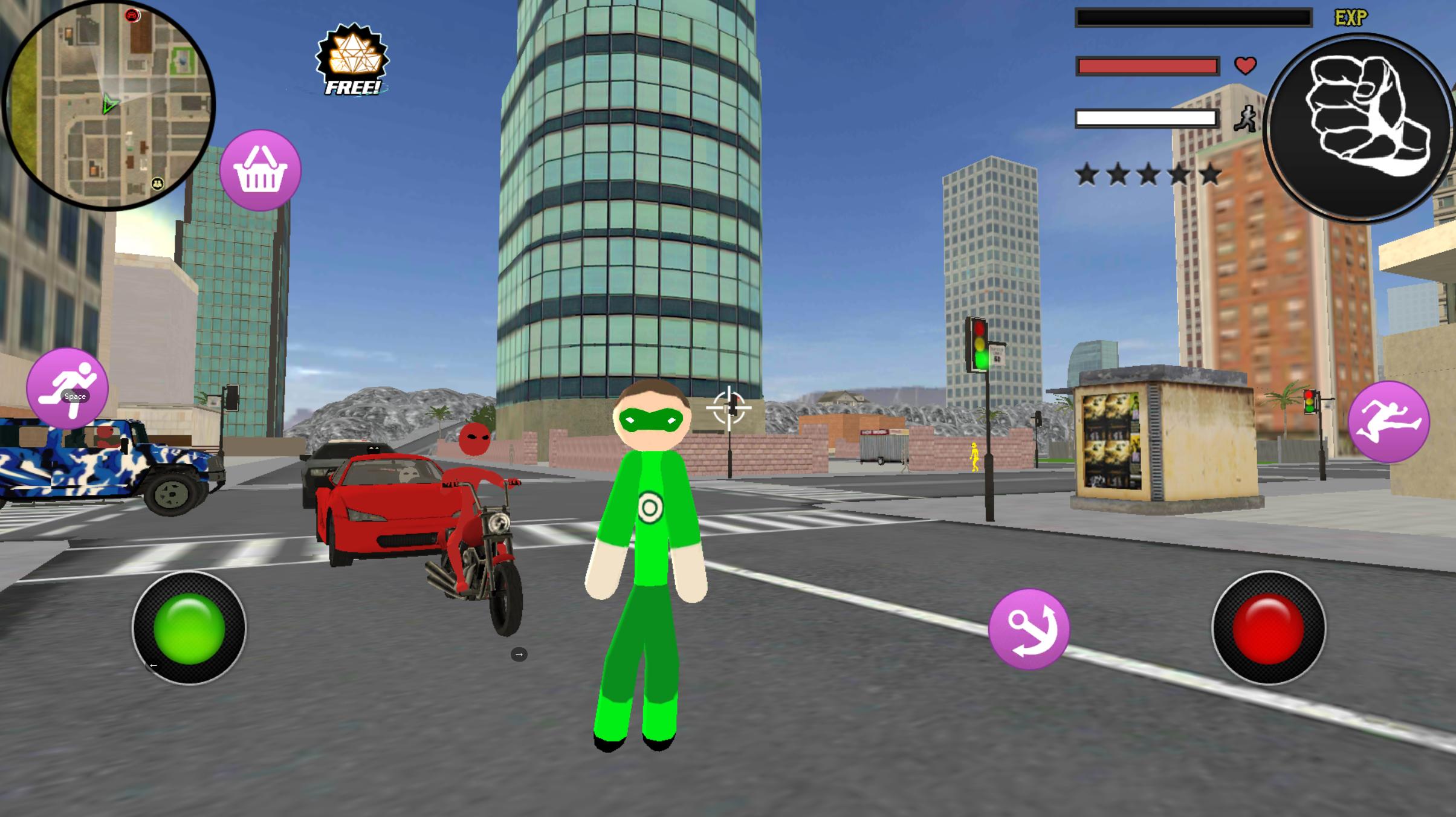Viewport: 1456px width, 817px height.
Task: Tap the red health bar
Action: click(x=1147, y=65)
